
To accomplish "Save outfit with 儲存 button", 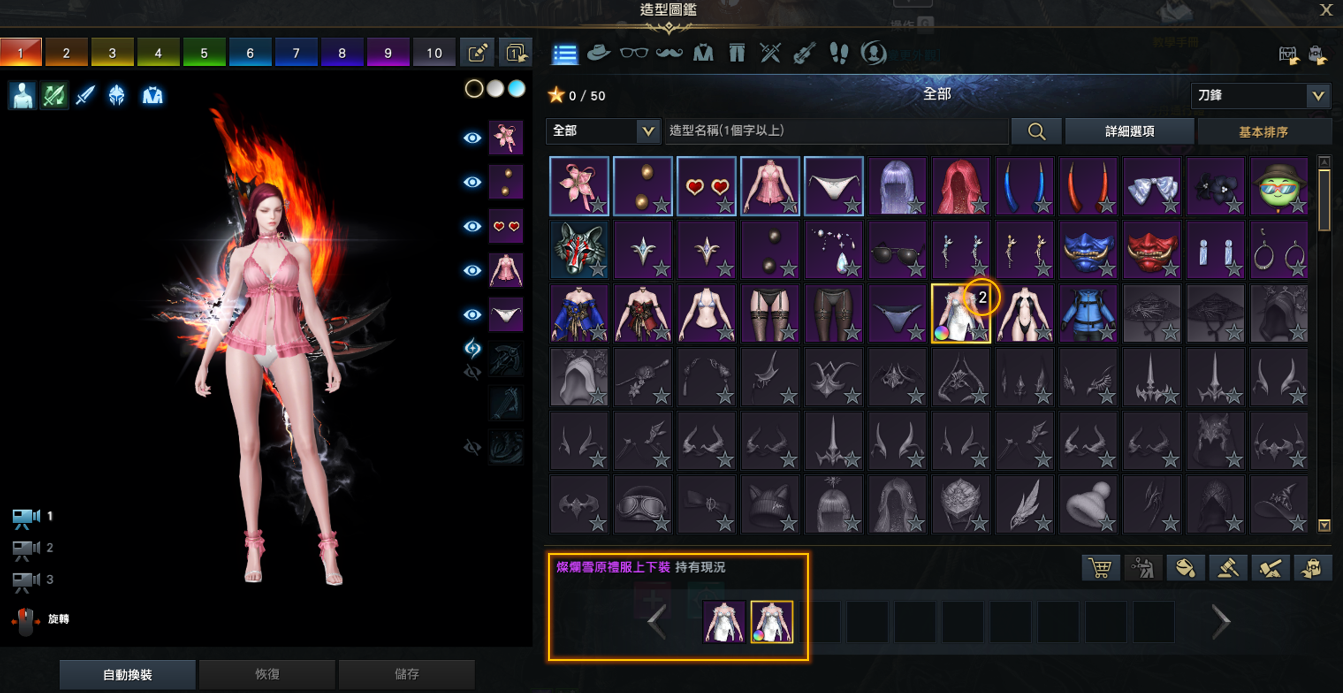I will [x=406, y=675].
